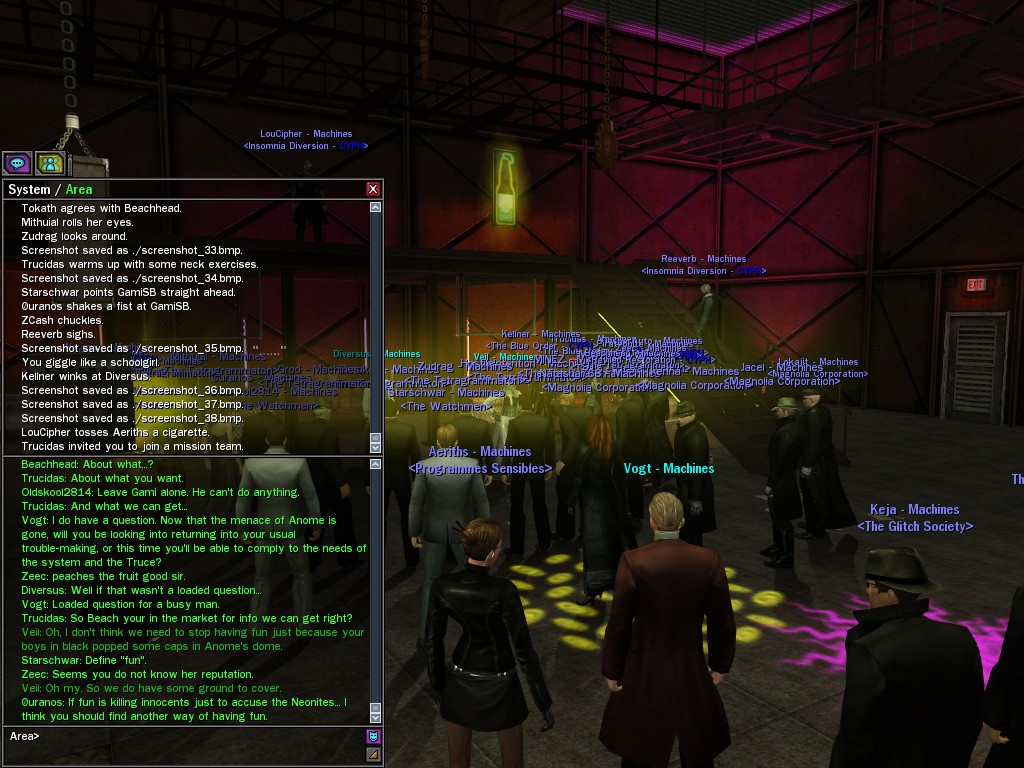Click the Area chat scroll-down arrow
1024x768 pixels.
pos(376,716)
